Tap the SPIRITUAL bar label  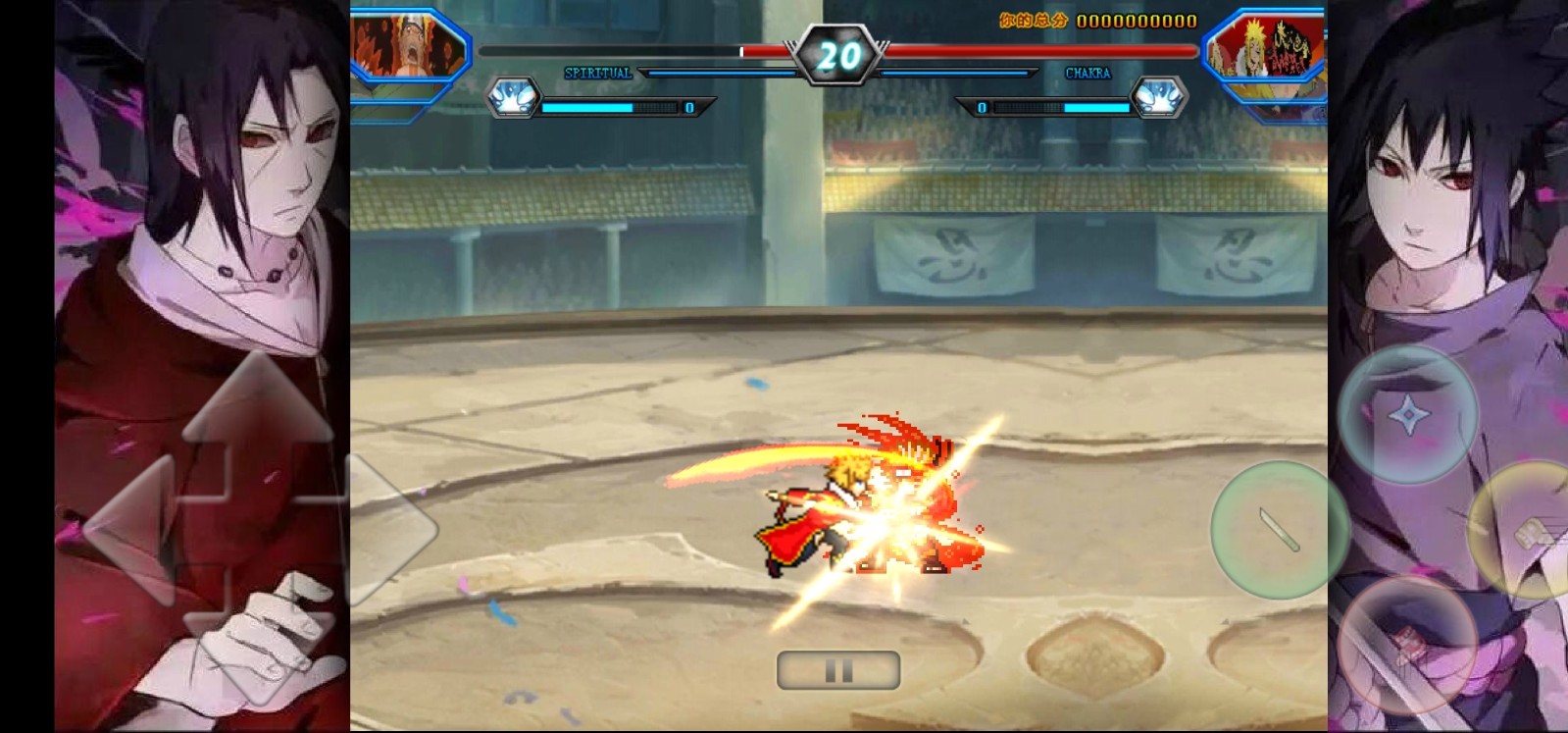click(x=598, y=72)
